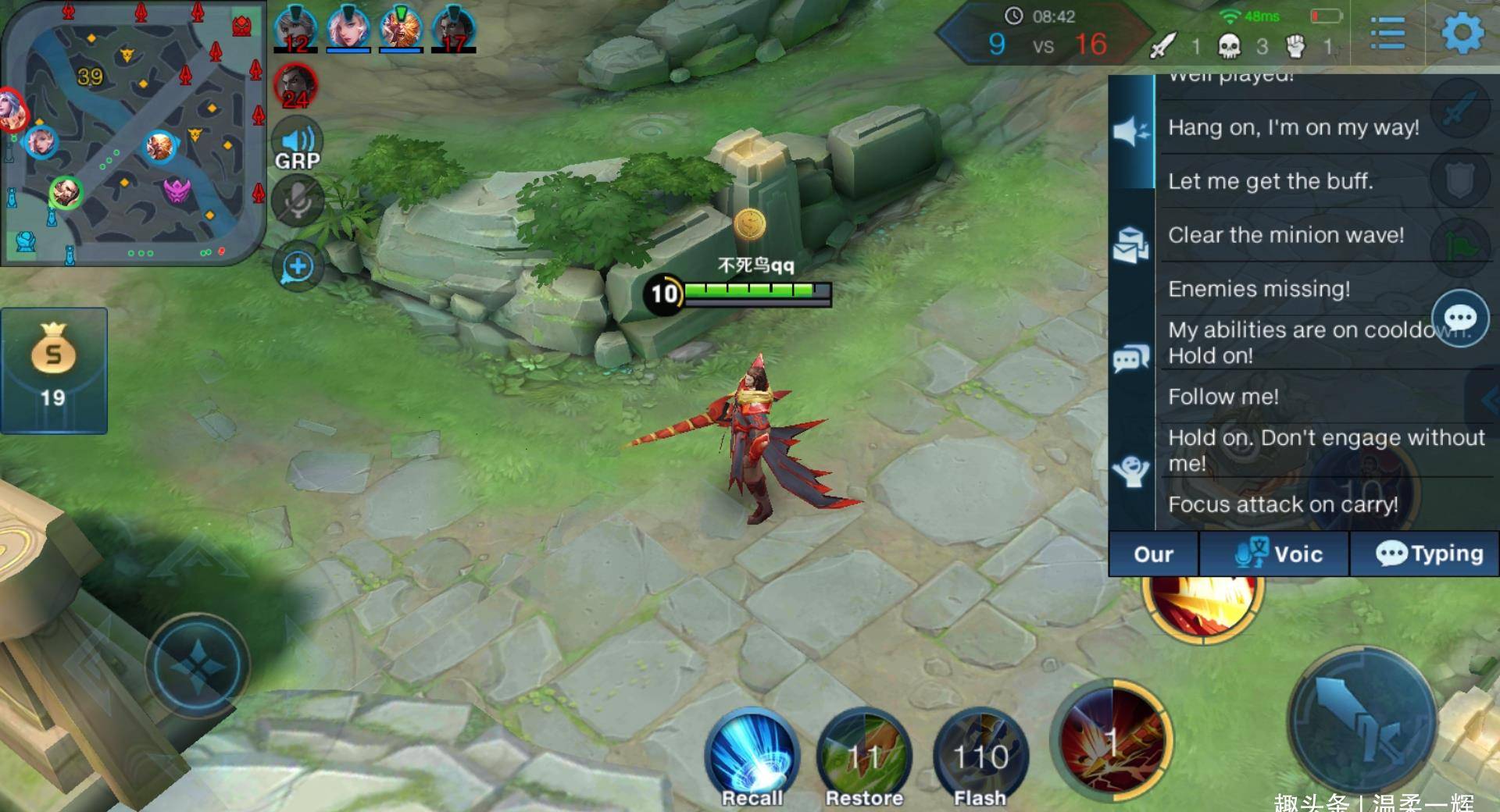Choose "Focus attack on carry!" message
The height and width of the screenshot is (812, 1500).
click(x=1283, y=504)
